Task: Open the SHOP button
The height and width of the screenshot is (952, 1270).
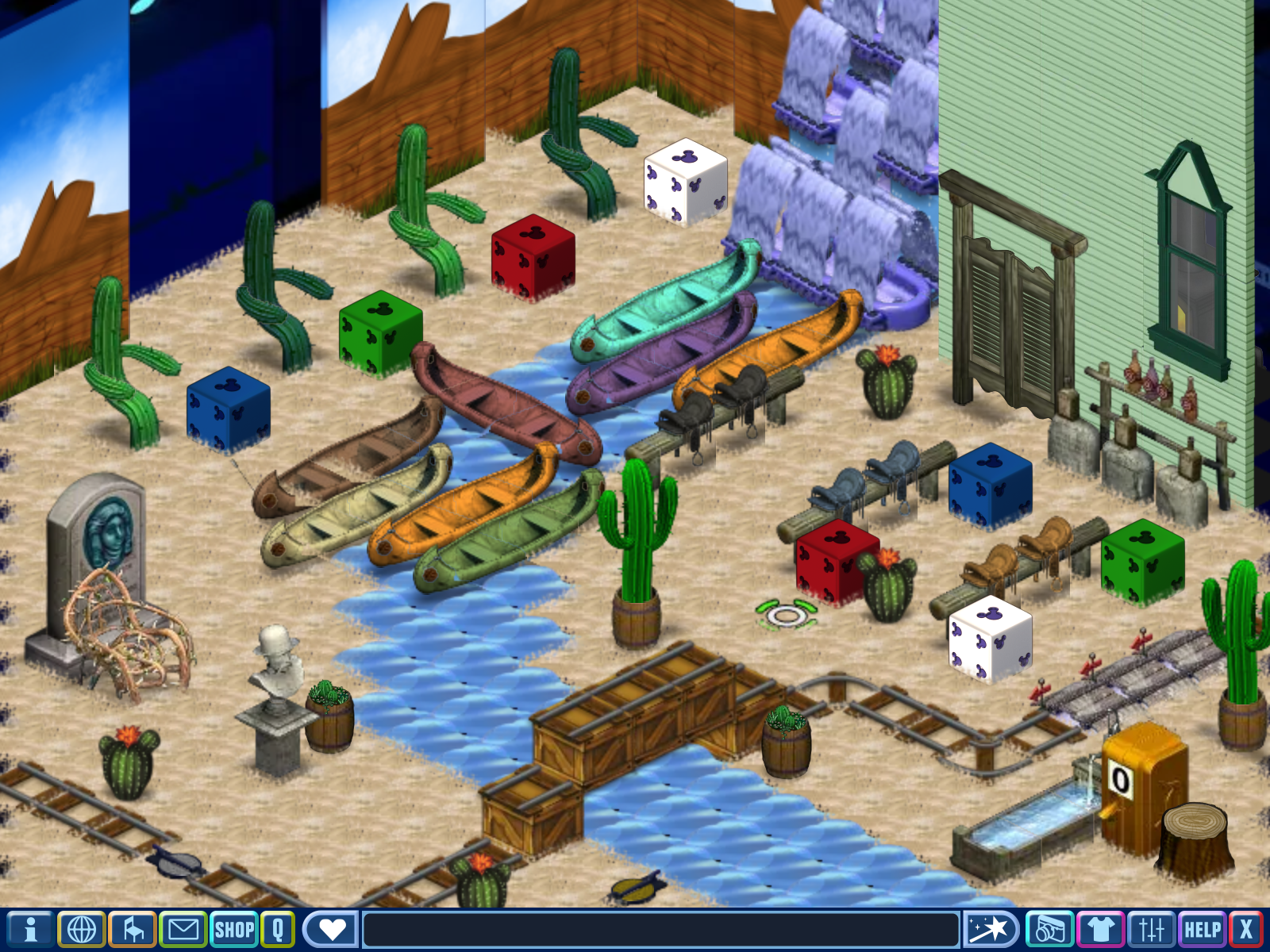Action: coord(234,929)
